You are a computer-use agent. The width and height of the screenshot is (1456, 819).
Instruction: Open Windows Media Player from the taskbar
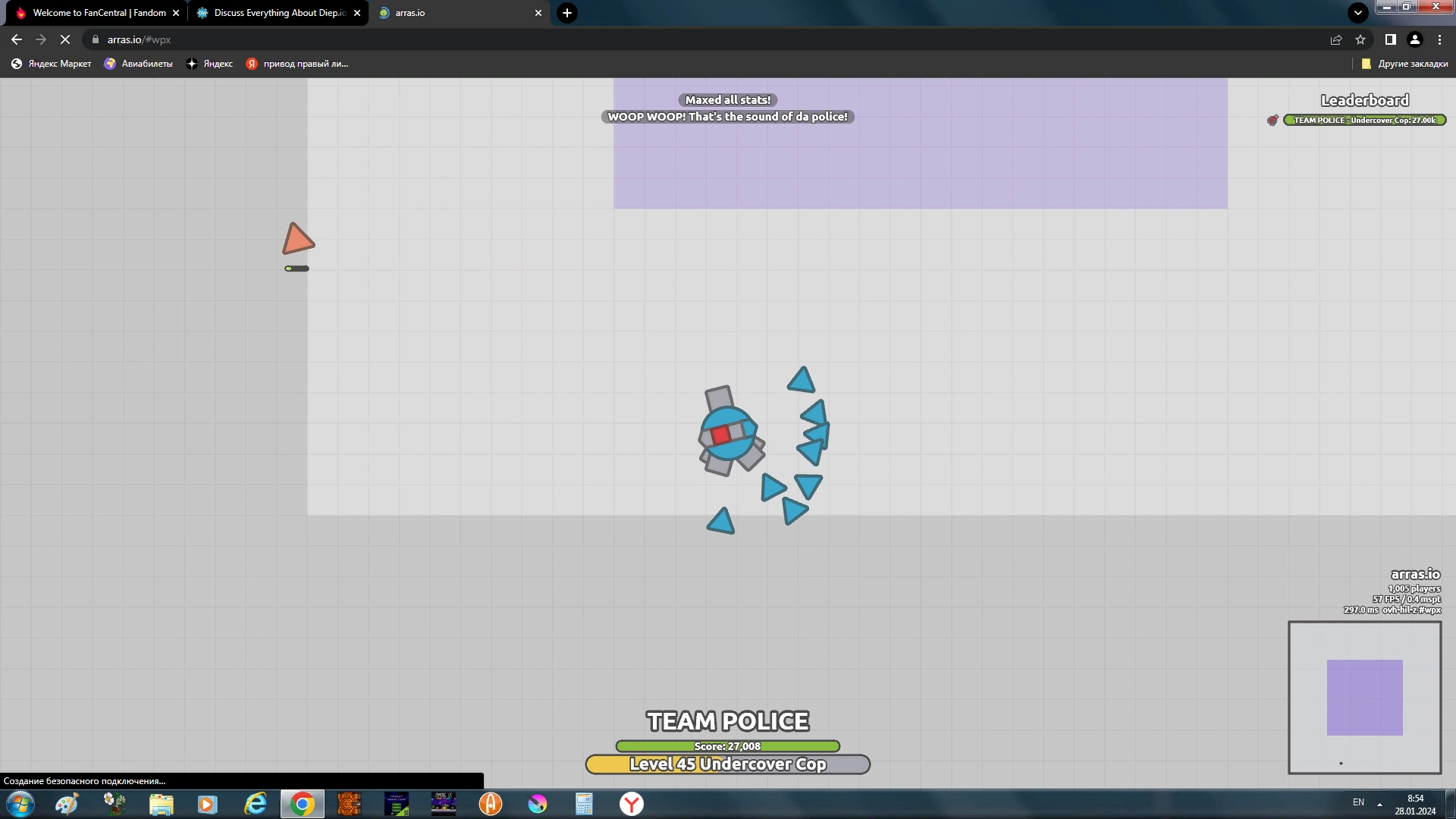207,804
